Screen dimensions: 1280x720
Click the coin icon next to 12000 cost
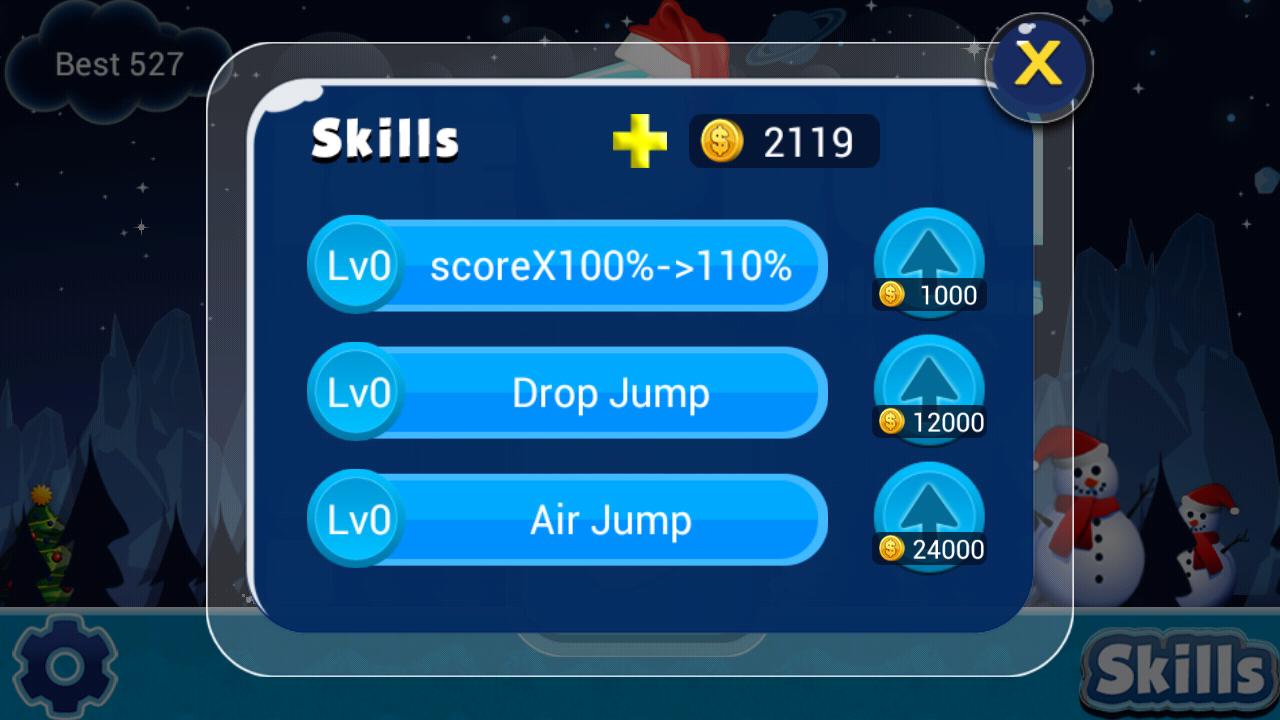(893, 423)
